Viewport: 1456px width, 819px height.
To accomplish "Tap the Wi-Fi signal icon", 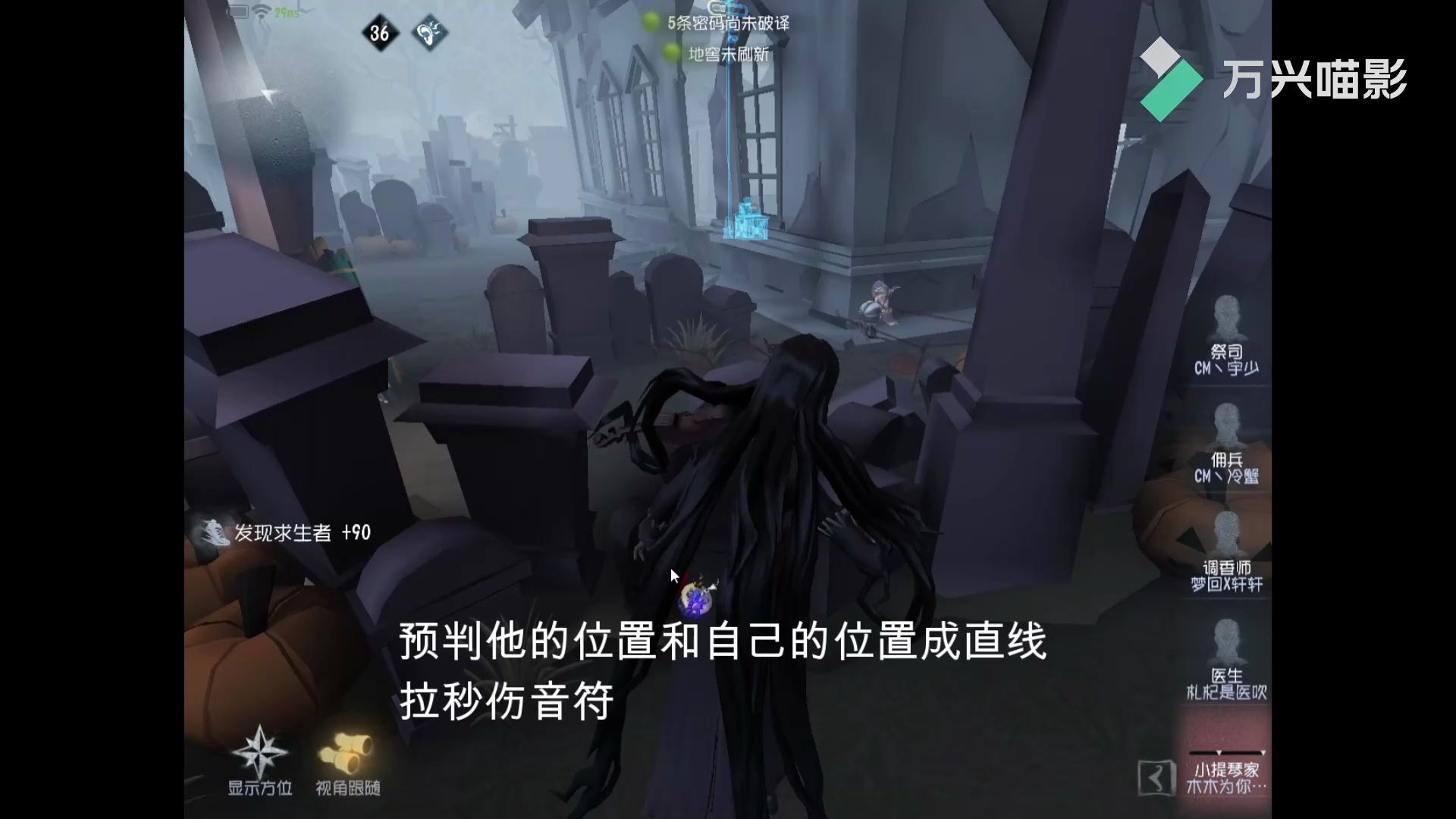I will [259, 11].
